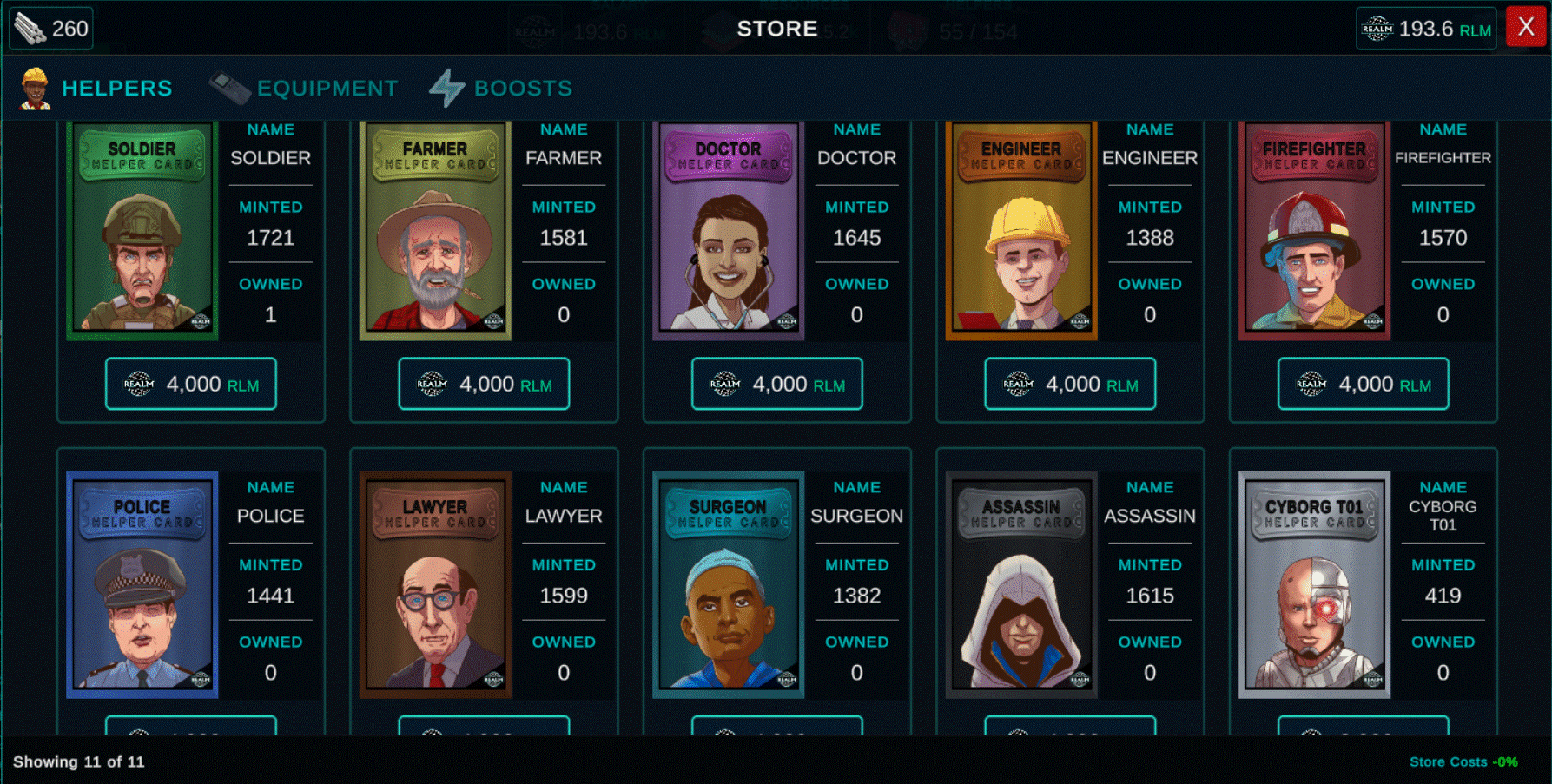Viewport: 1552px width, 784px height.
Task: Choose the Lawyer helper card
Action: (435, 584)
